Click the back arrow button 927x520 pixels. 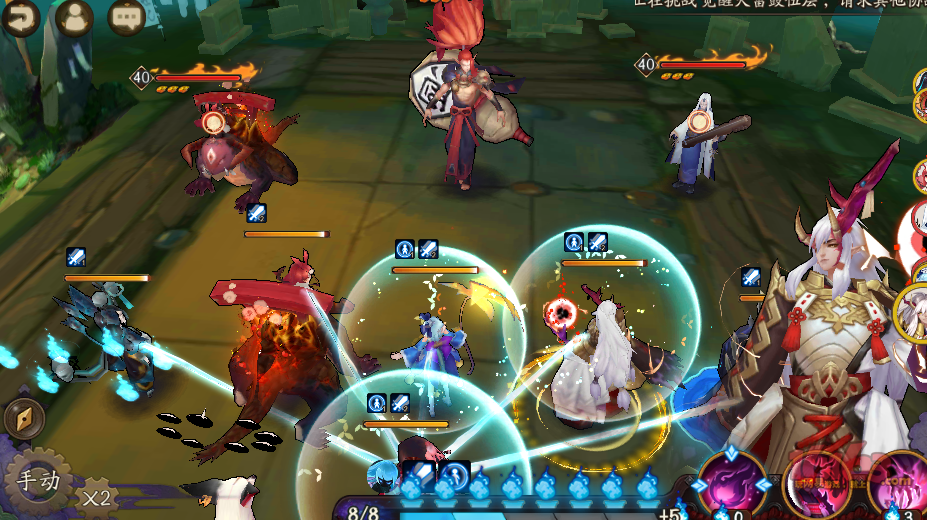pos(19,17)
